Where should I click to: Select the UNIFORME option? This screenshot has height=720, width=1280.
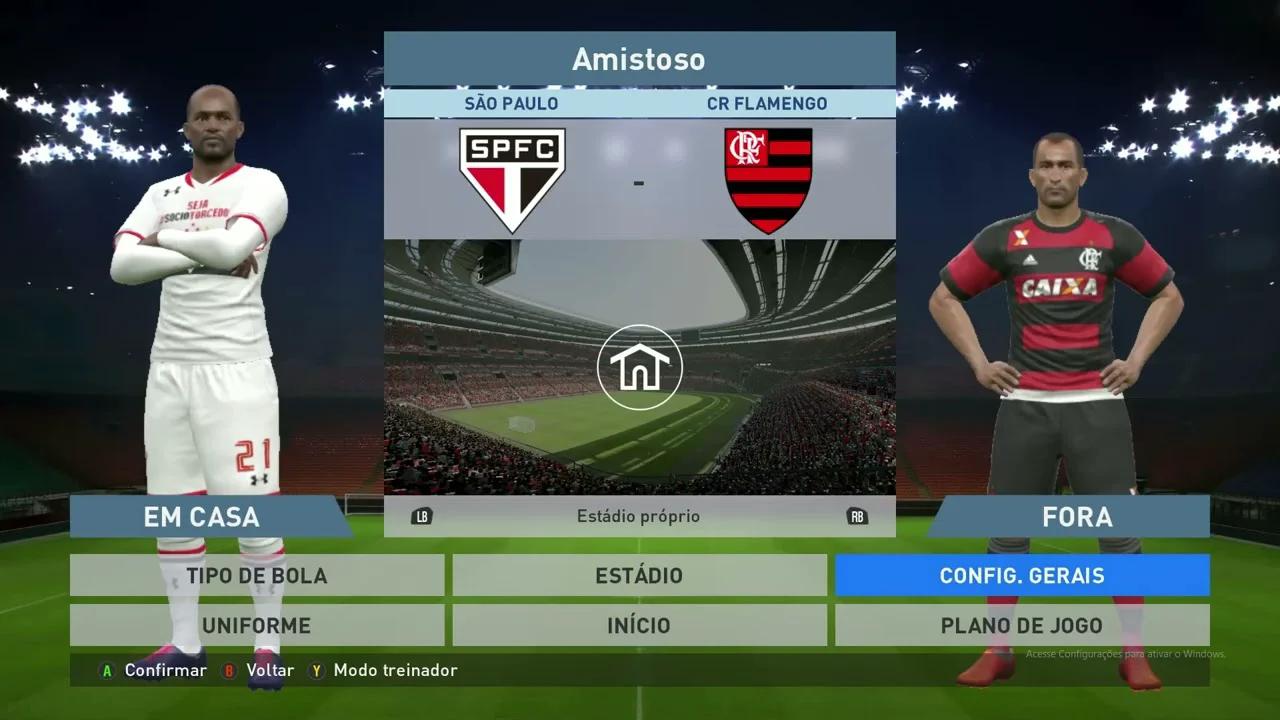[x=256, y=625]
